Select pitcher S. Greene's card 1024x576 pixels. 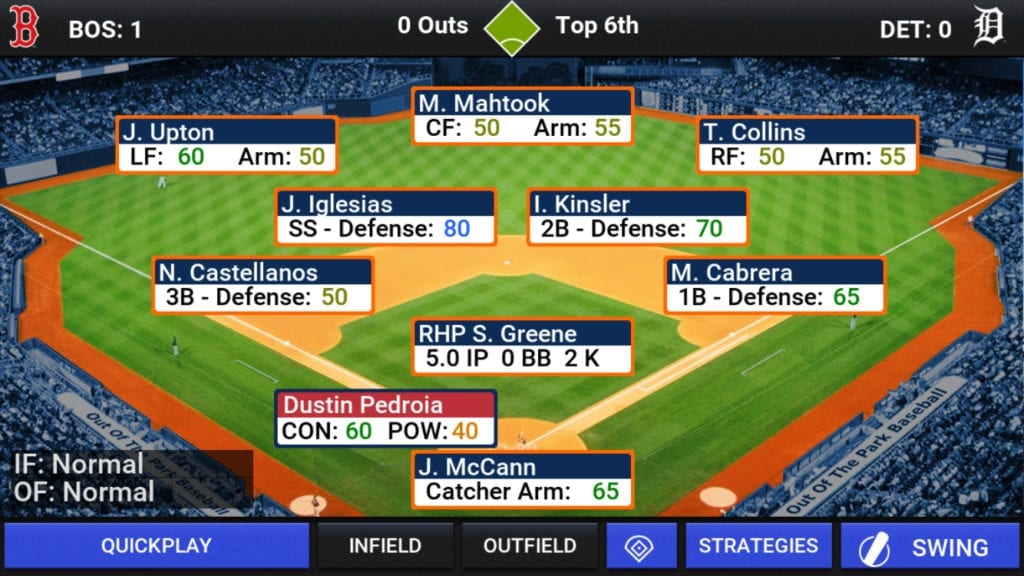point(523,346)
